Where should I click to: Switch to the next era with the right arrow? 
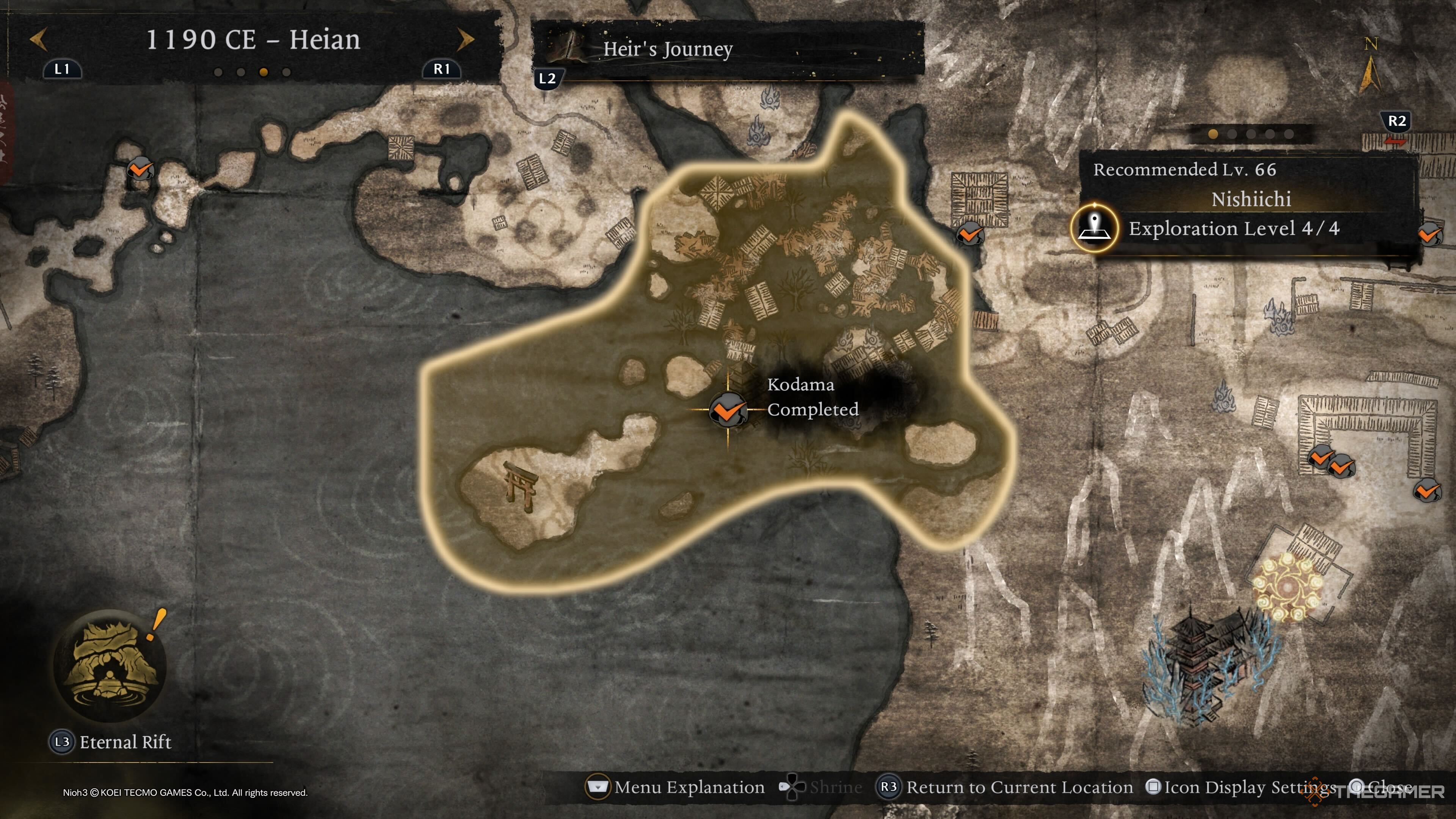[x=465, y=39]
